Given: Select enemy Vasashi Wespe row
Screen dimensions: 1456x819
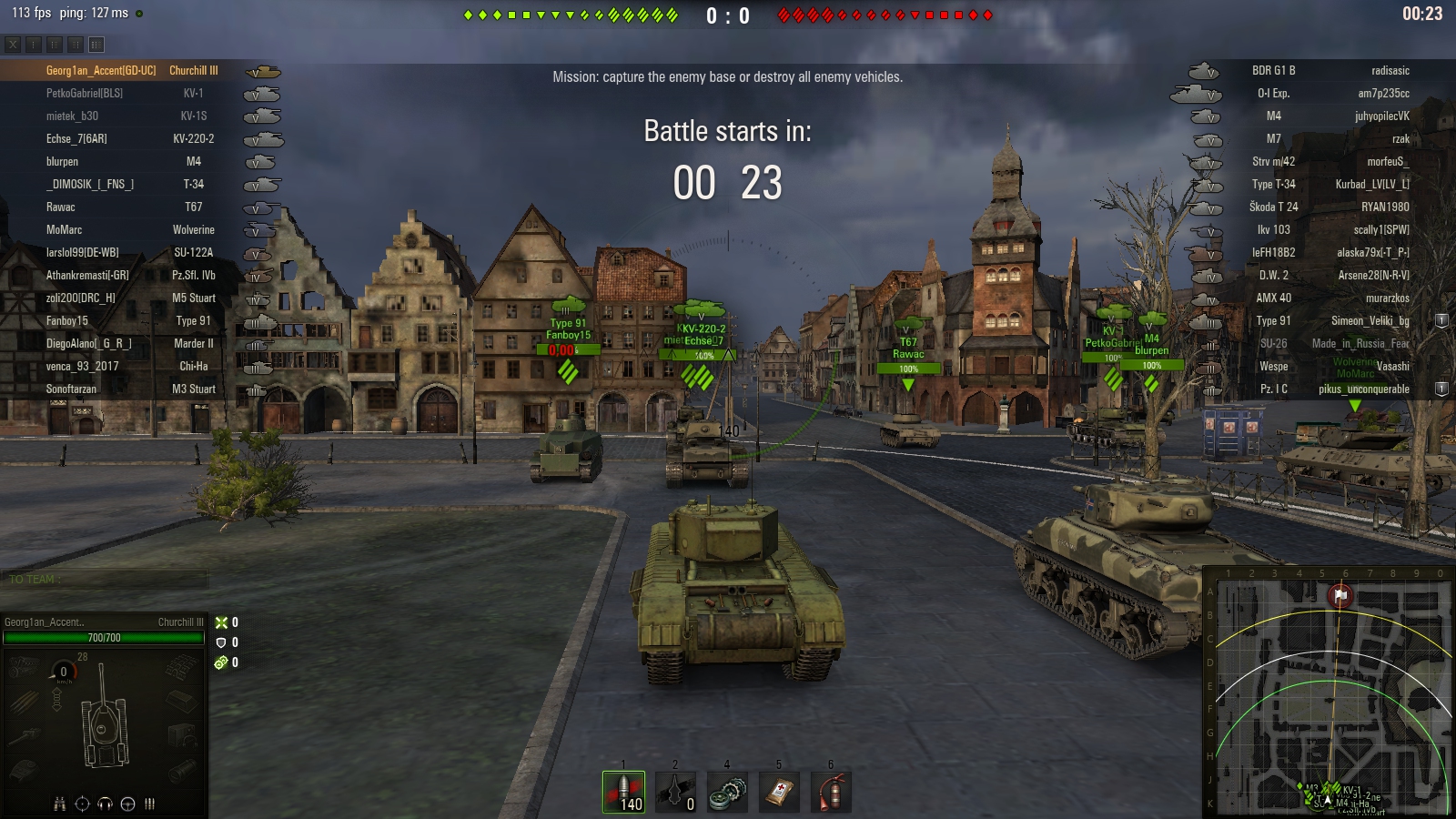Looking at the screenshot, I should pos(1329,367).
